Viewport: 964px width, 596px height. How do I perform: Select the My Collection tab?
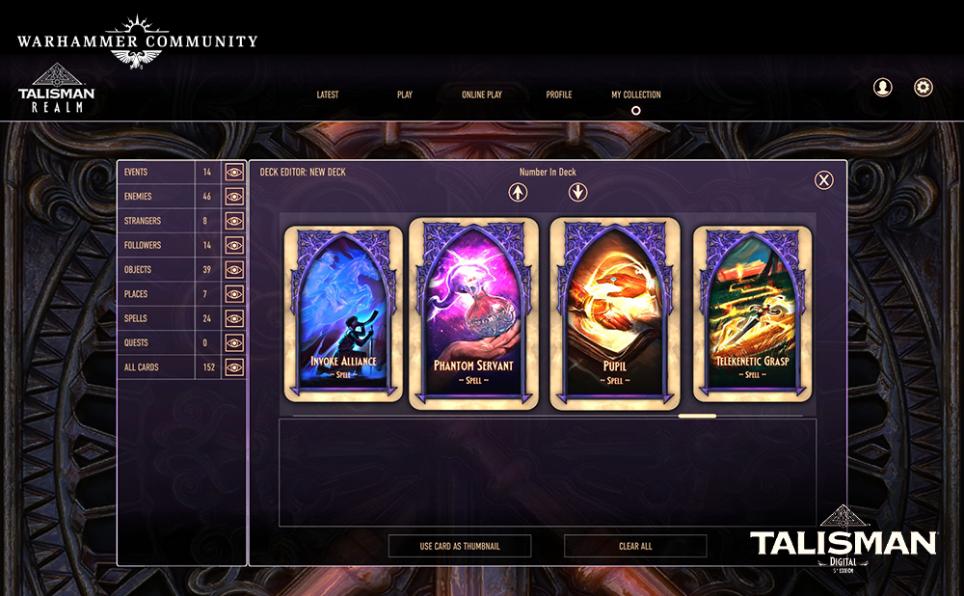point(636,95)
